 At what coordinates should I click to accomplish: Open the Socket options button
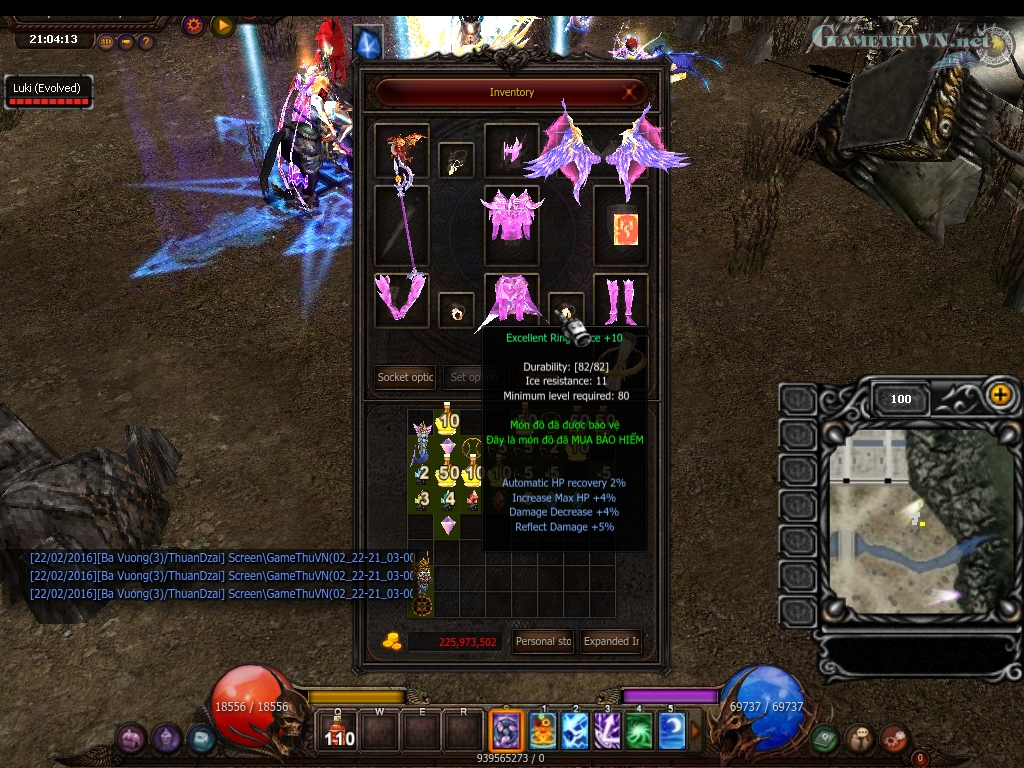pyautogui.click(x=405, y=377)
